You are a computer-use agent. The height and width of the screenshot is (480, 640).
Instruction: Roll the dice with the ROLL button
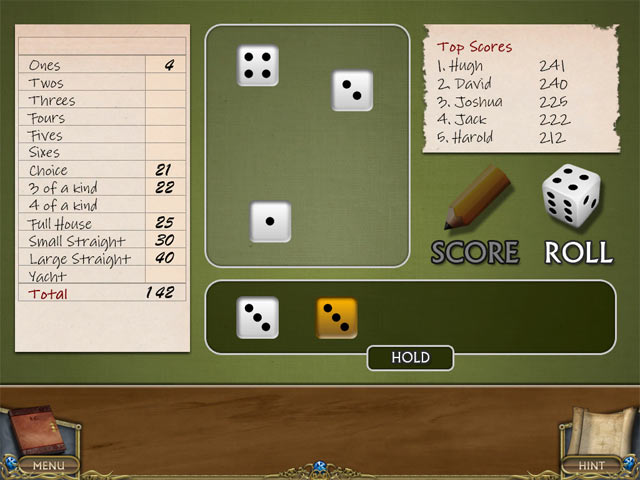[x=574, y=215]
